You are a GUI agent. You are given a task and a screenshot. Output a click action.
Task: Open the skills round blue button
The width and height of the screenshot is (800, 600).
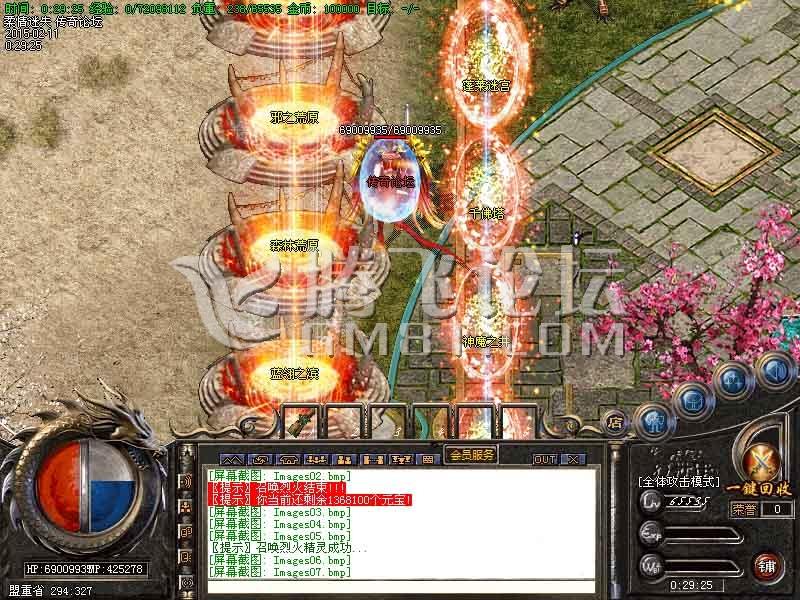tap(733, 381)
